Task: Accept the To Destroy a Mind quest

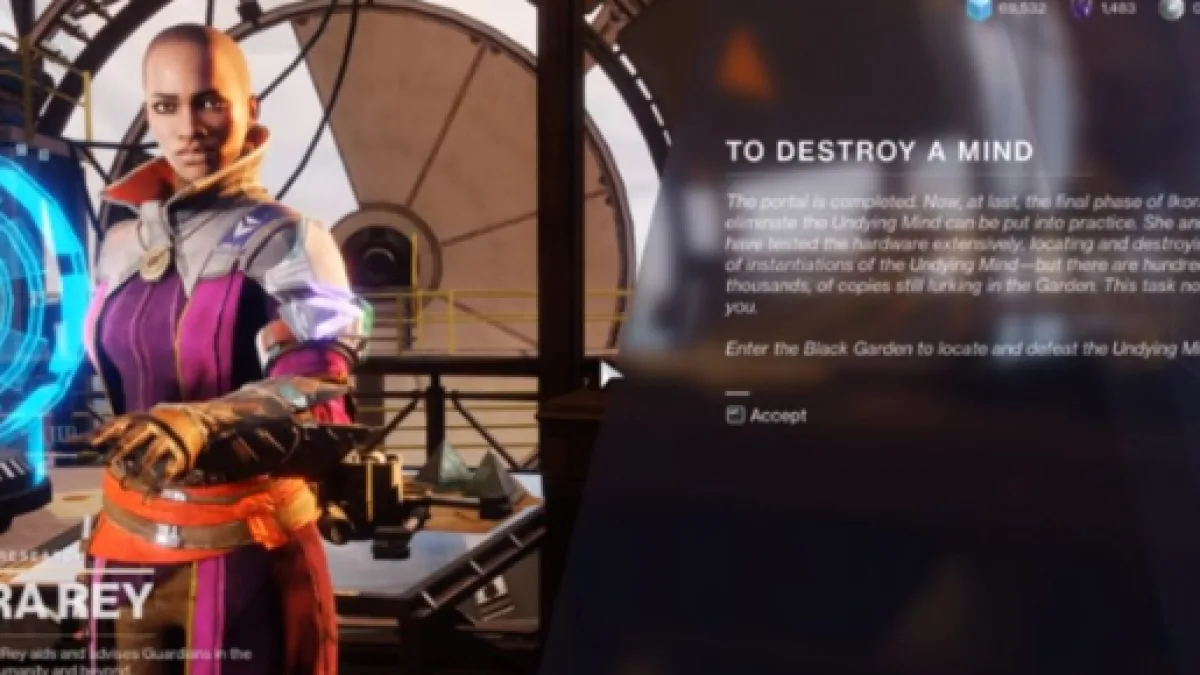Action: (767, 415)
